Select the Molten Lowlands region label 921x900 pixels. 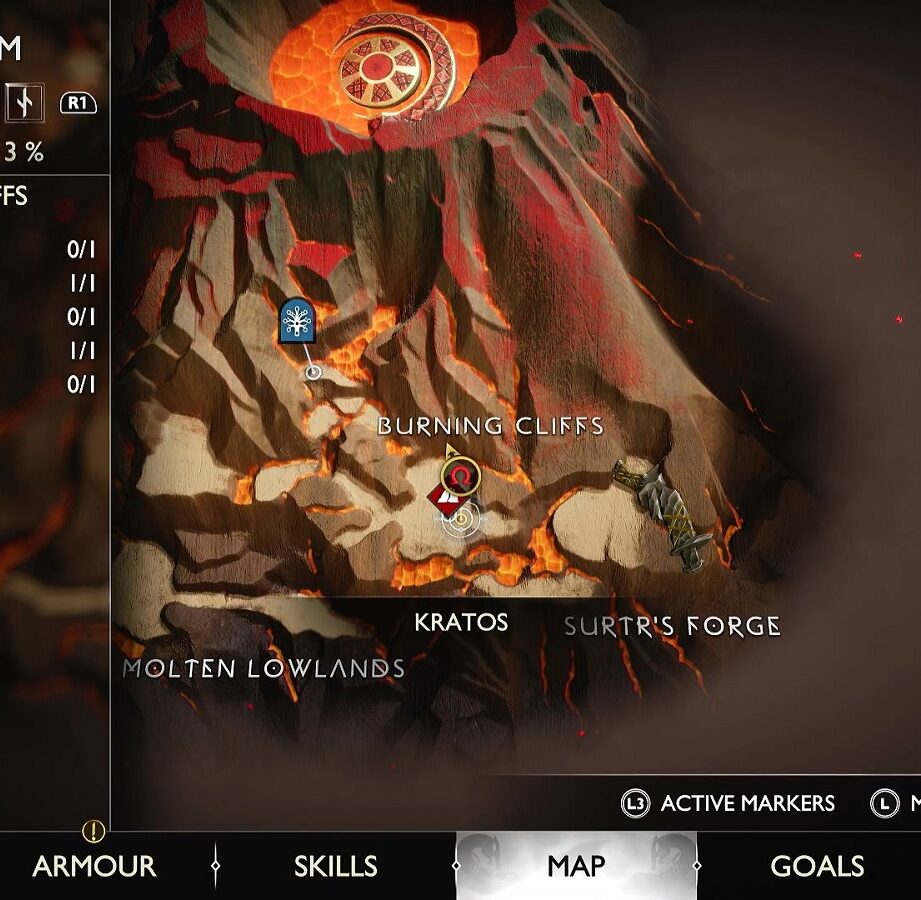point(263,669)
